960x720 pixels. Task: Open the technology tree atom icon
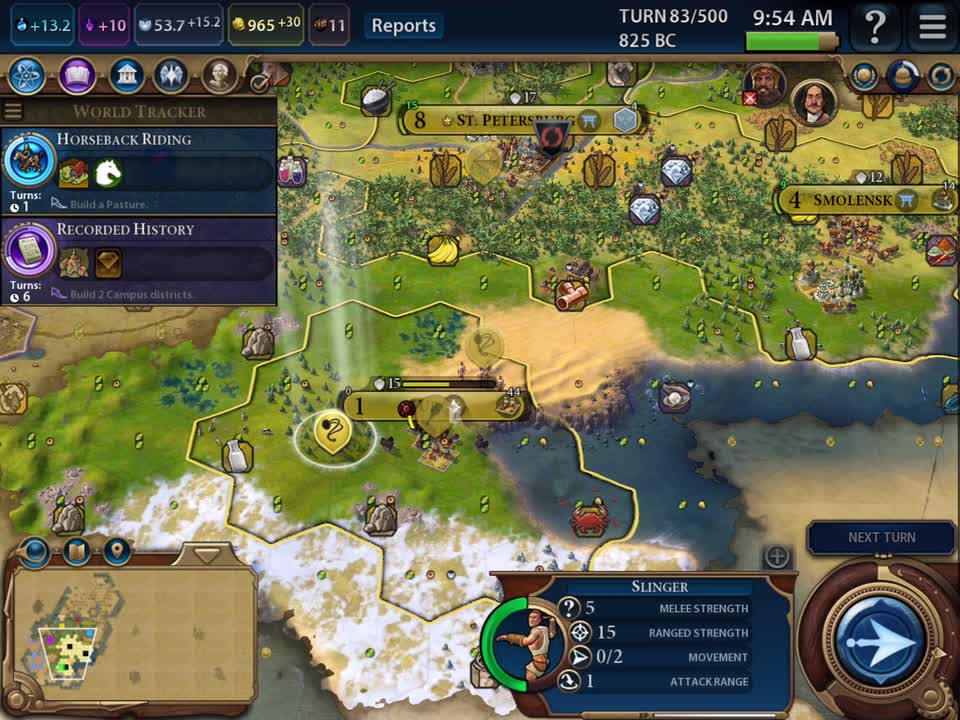click(26, 75)
